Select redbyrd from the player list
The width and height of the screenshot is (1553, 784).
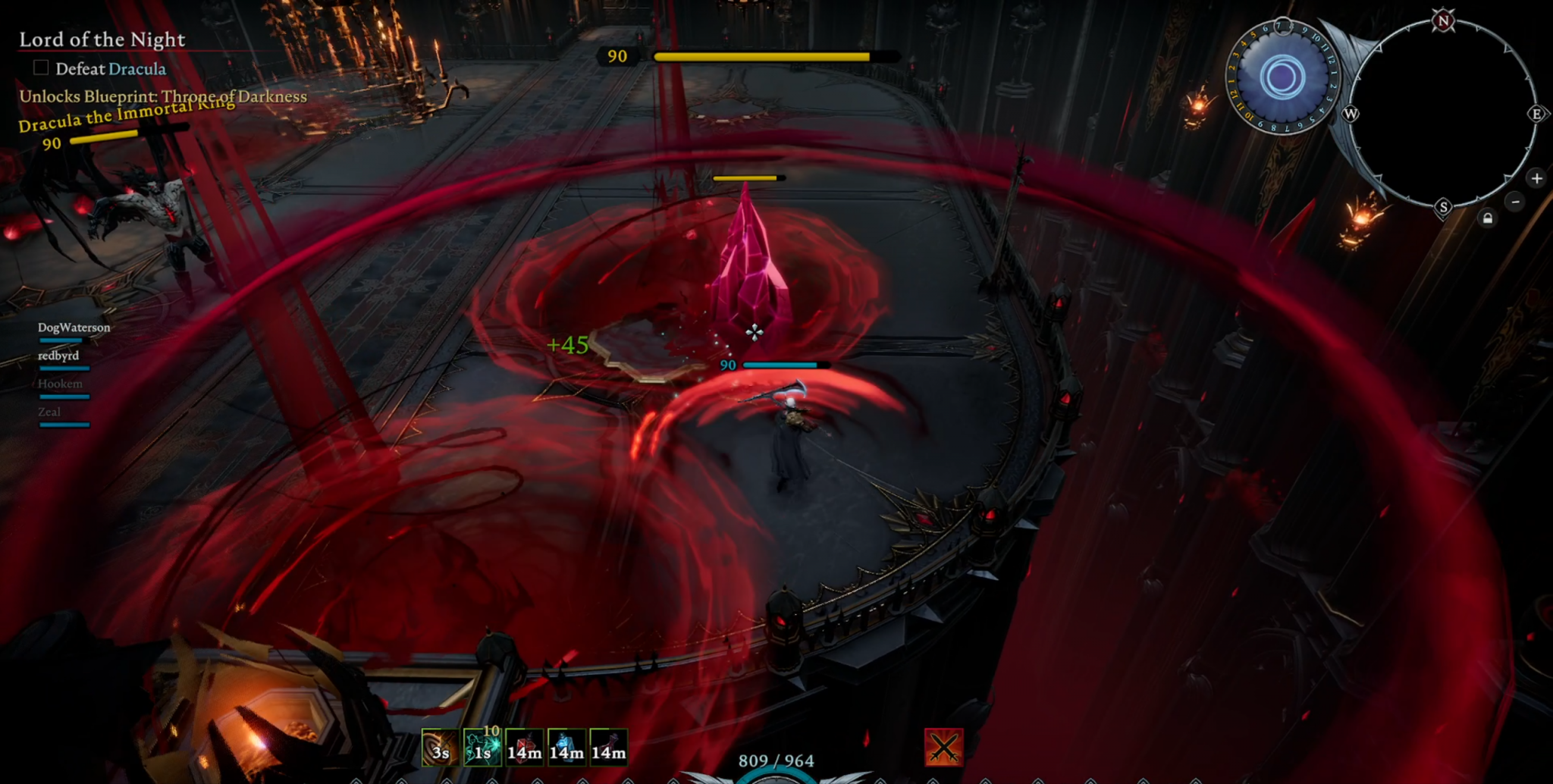(60, 355)
